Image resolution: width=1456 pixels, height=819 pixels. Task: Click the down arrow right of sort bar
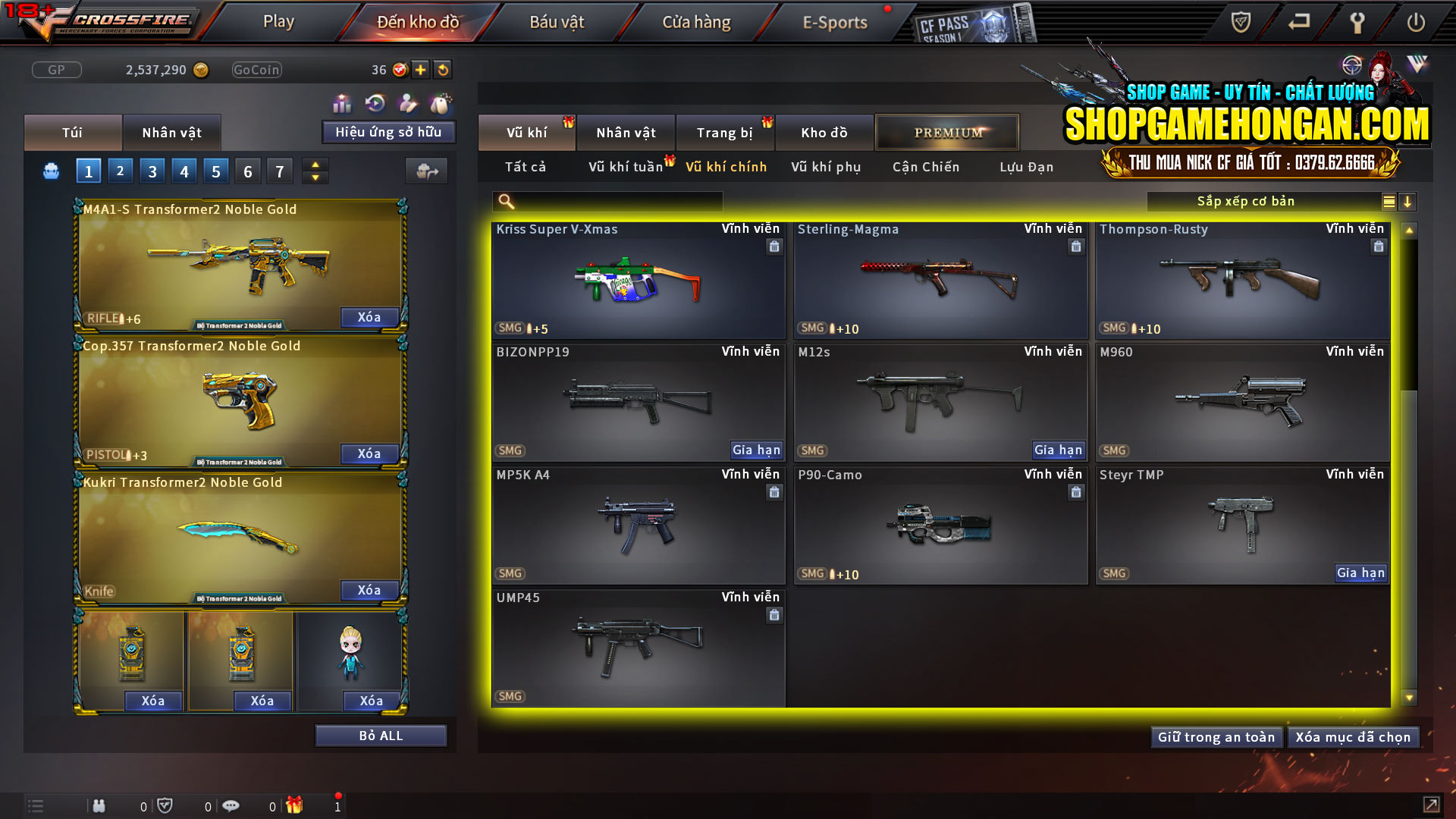tap(1408, 202)
